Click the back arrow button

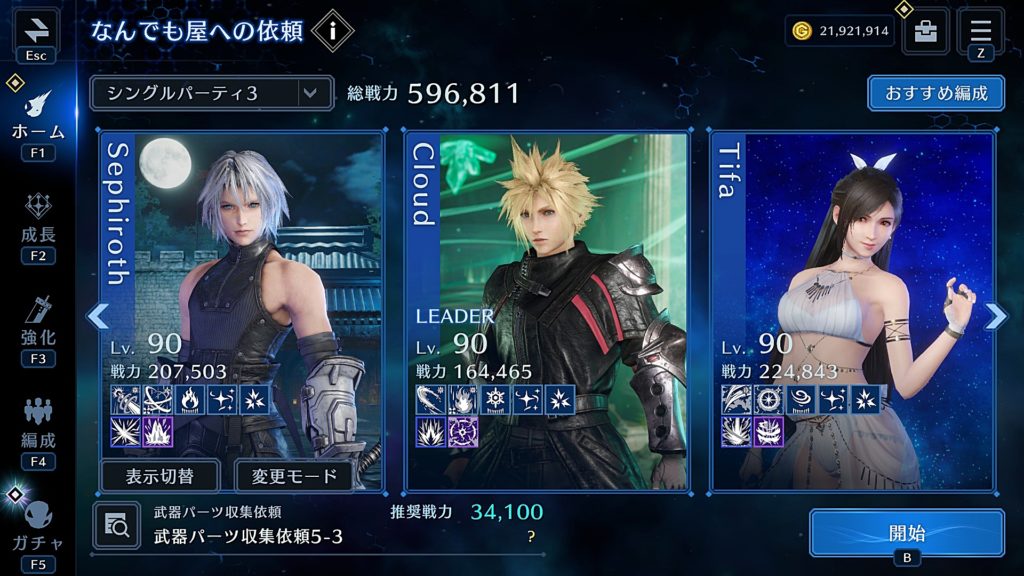(36, 28)
